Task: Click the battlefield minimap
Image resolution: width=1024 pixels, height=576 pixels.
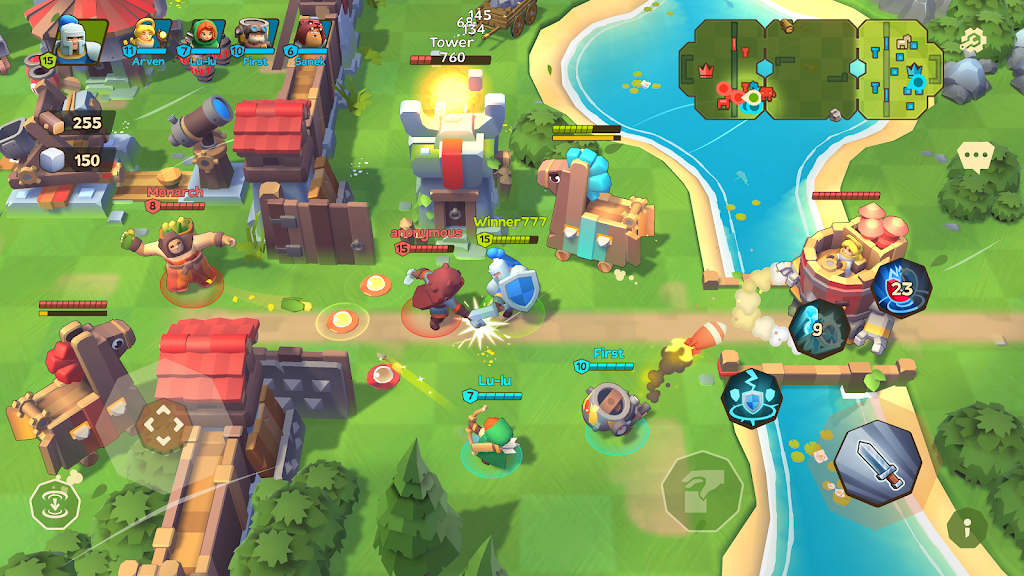Action: pyautogui.click(x=810, y=68)
